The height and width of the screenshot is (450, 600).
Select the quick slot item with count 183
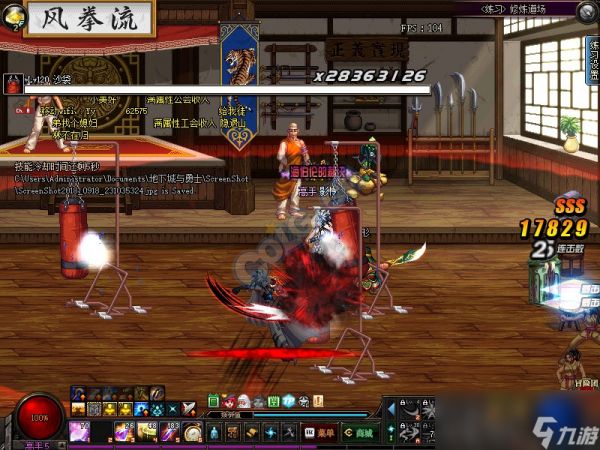pyautogui.click(x=169, y=433)
